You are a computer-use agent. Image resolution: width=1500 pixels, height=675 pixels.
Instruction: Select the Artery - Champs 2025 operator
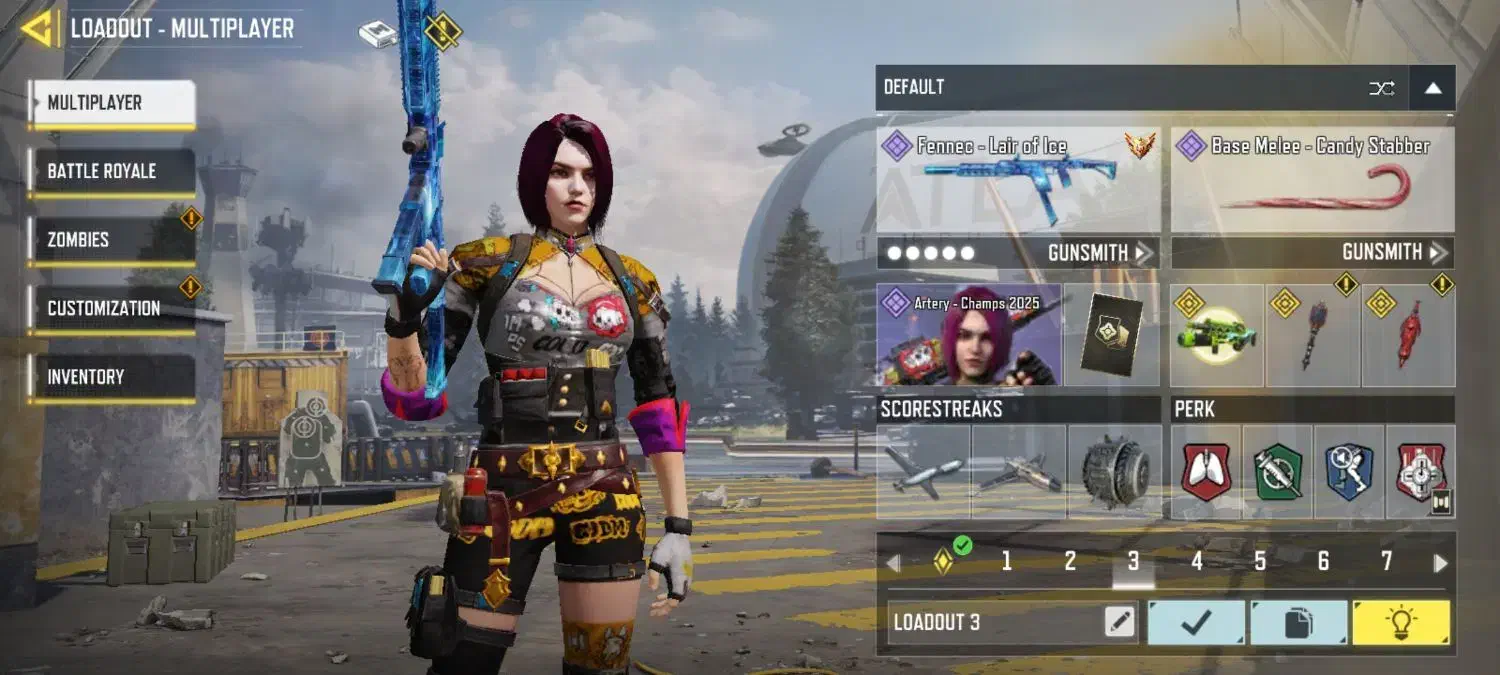(x=967, y=335)
